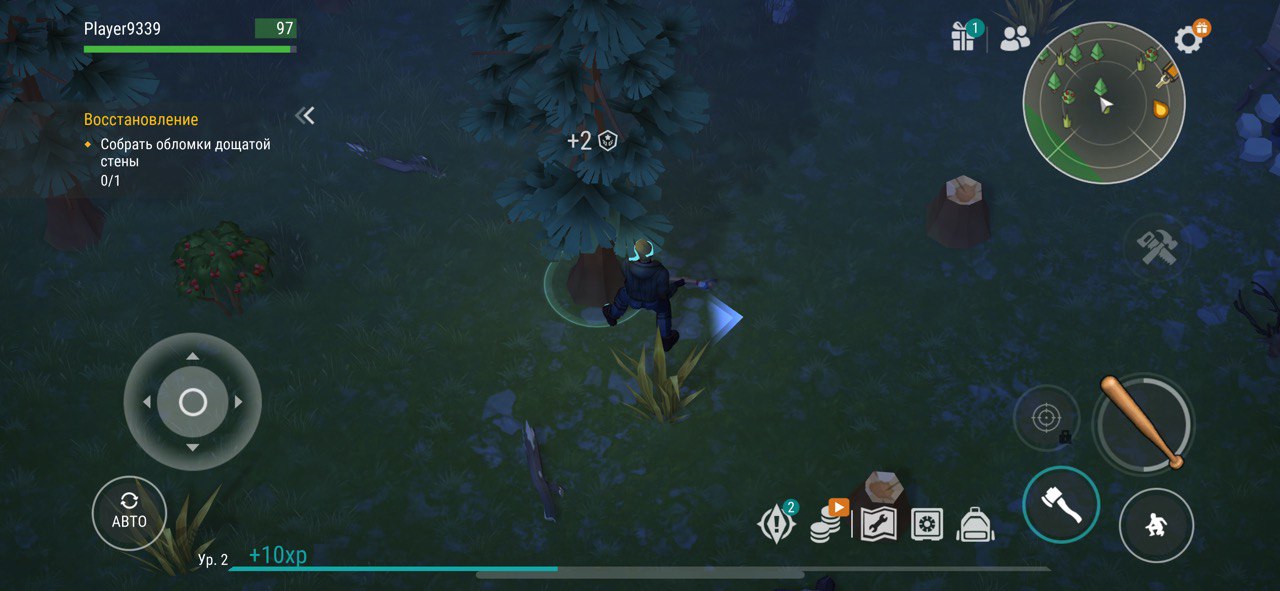1280x591 pixels.
Task: Tap the locked crosshair aim button
Action: (x=1047, y=418)
